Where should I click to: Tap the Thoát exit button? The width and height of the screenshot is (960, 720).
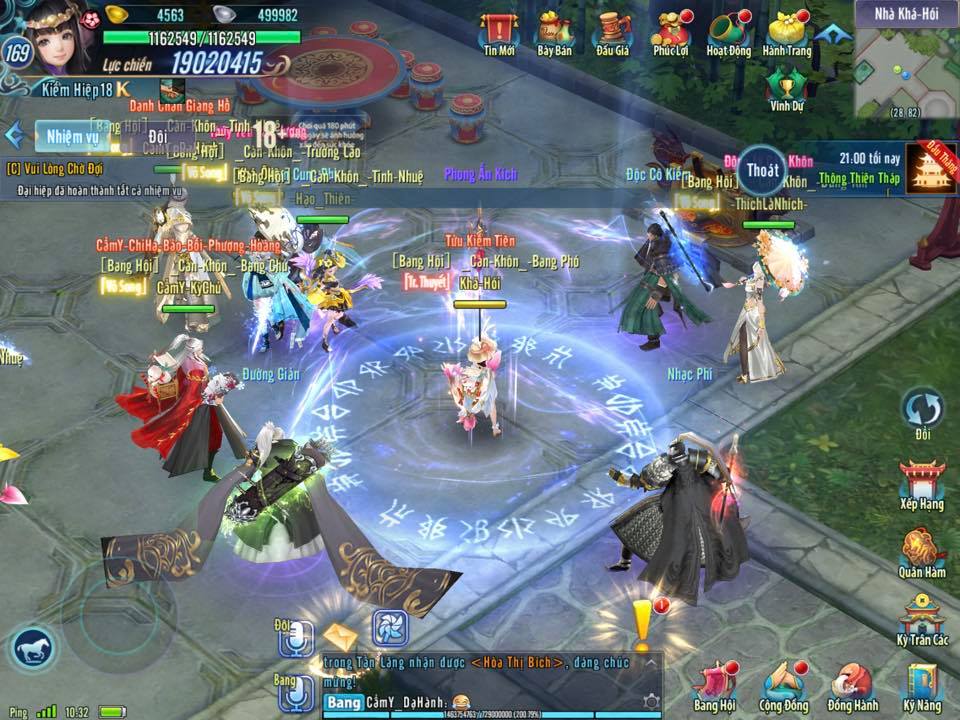pyautogui.click(x=762, y=170)
